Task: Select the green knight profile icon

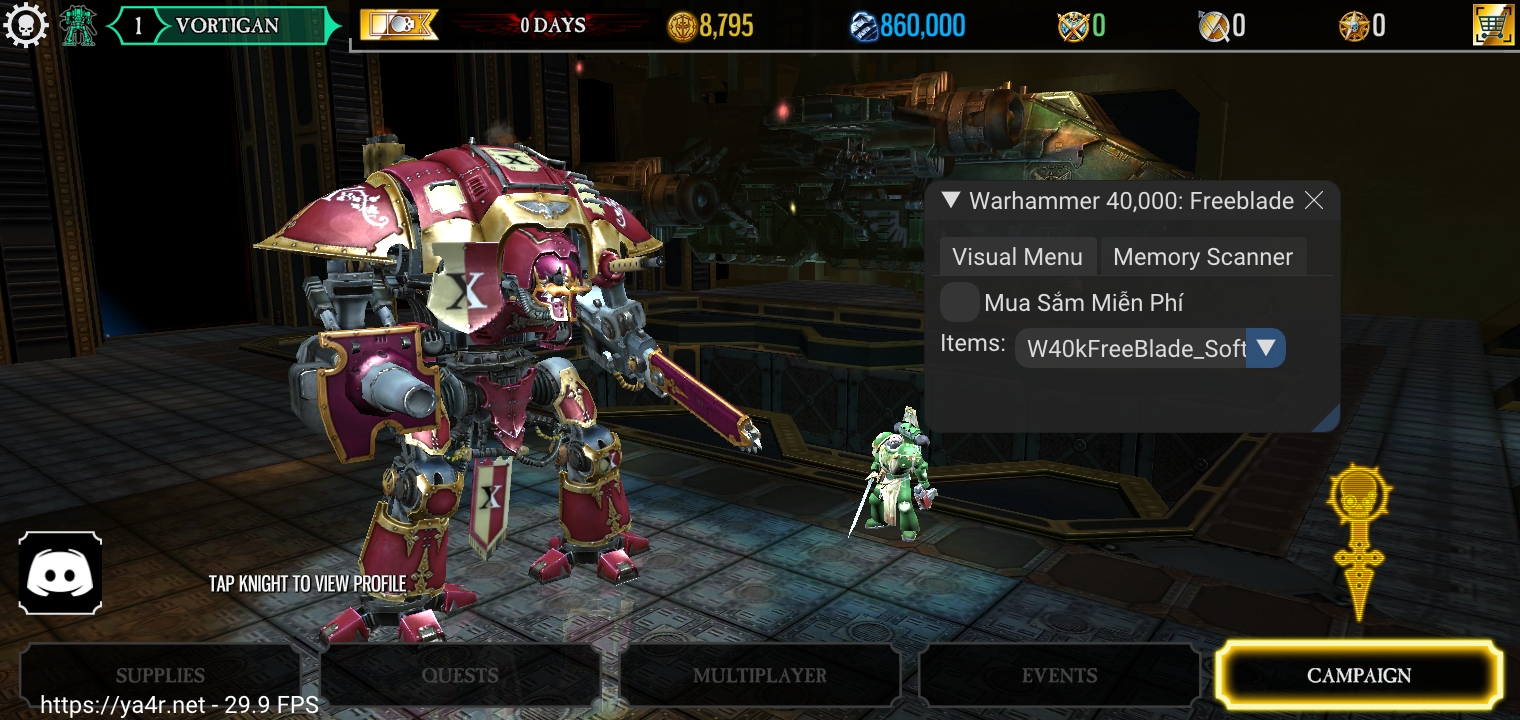Action: [78, 24]
